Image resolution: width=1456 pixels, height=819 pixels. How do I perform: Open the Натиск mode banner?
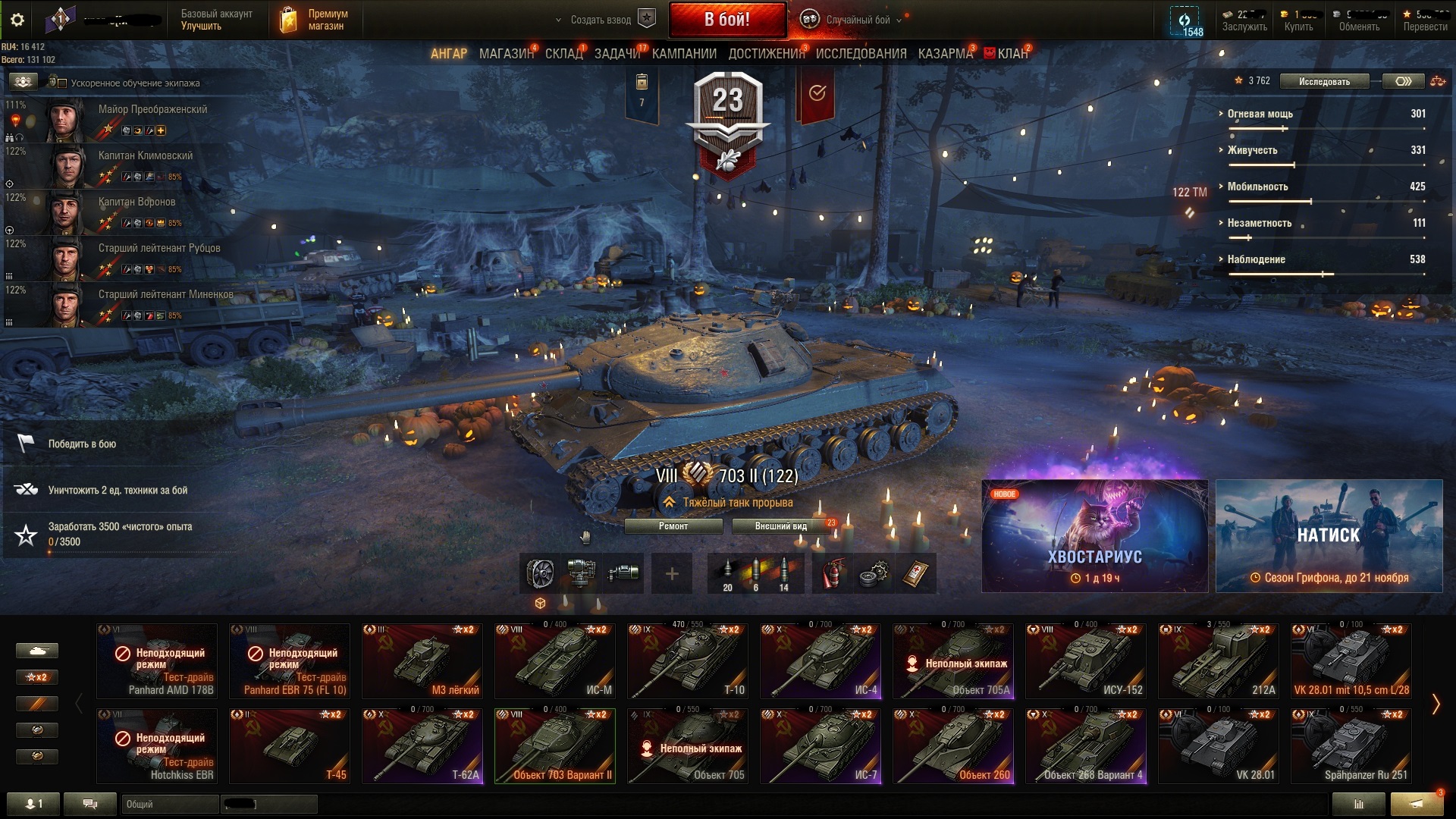tap(1329, 535)
